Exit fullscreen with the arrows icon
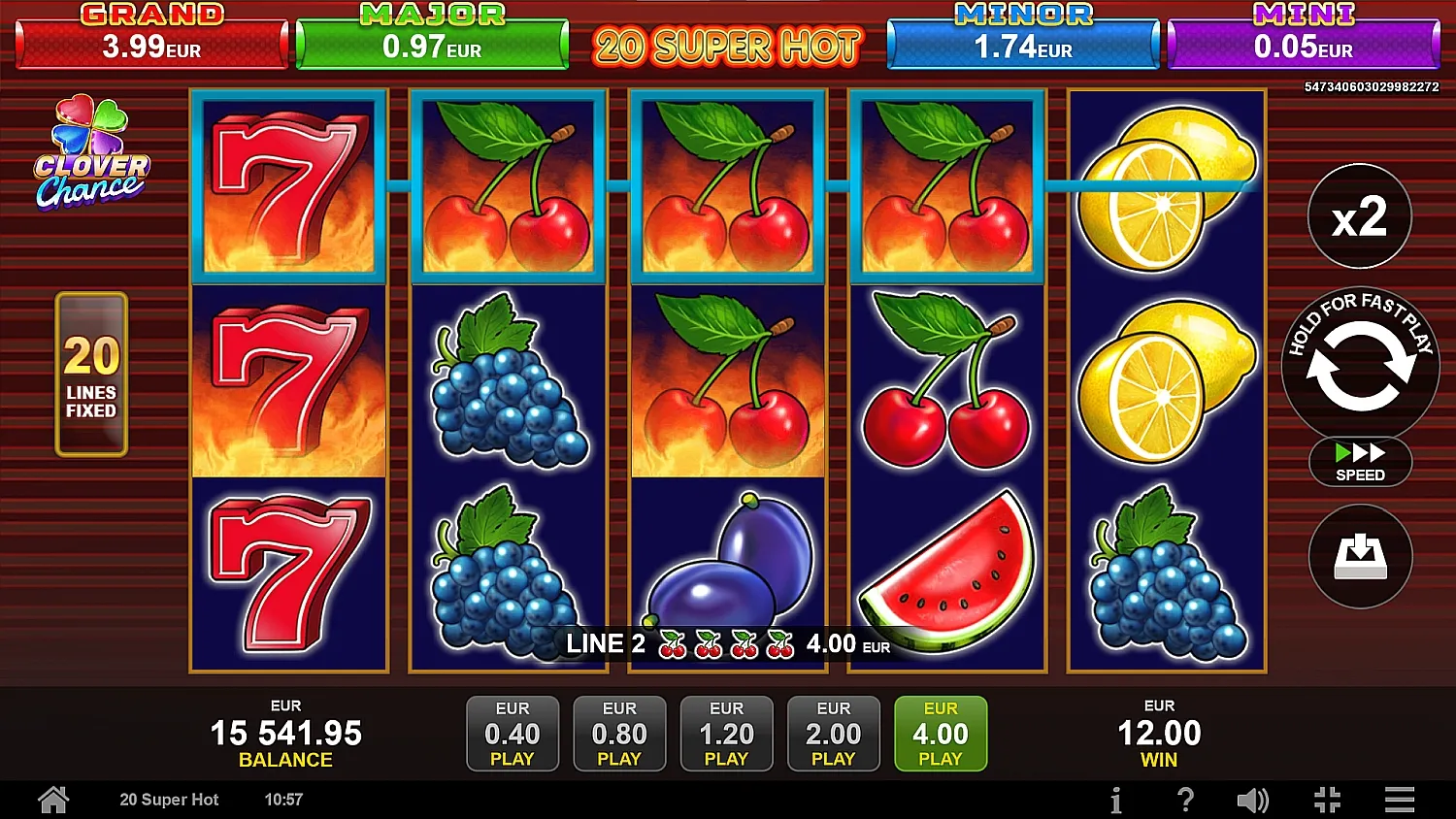1456x819 pixels. [1327, 800]
